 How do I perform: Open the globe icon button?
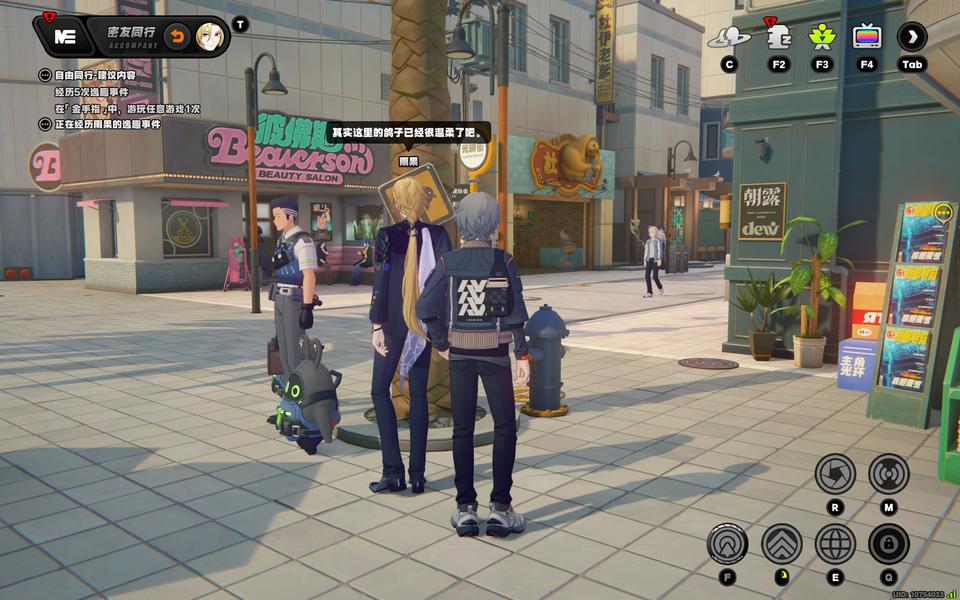[835, 544]
